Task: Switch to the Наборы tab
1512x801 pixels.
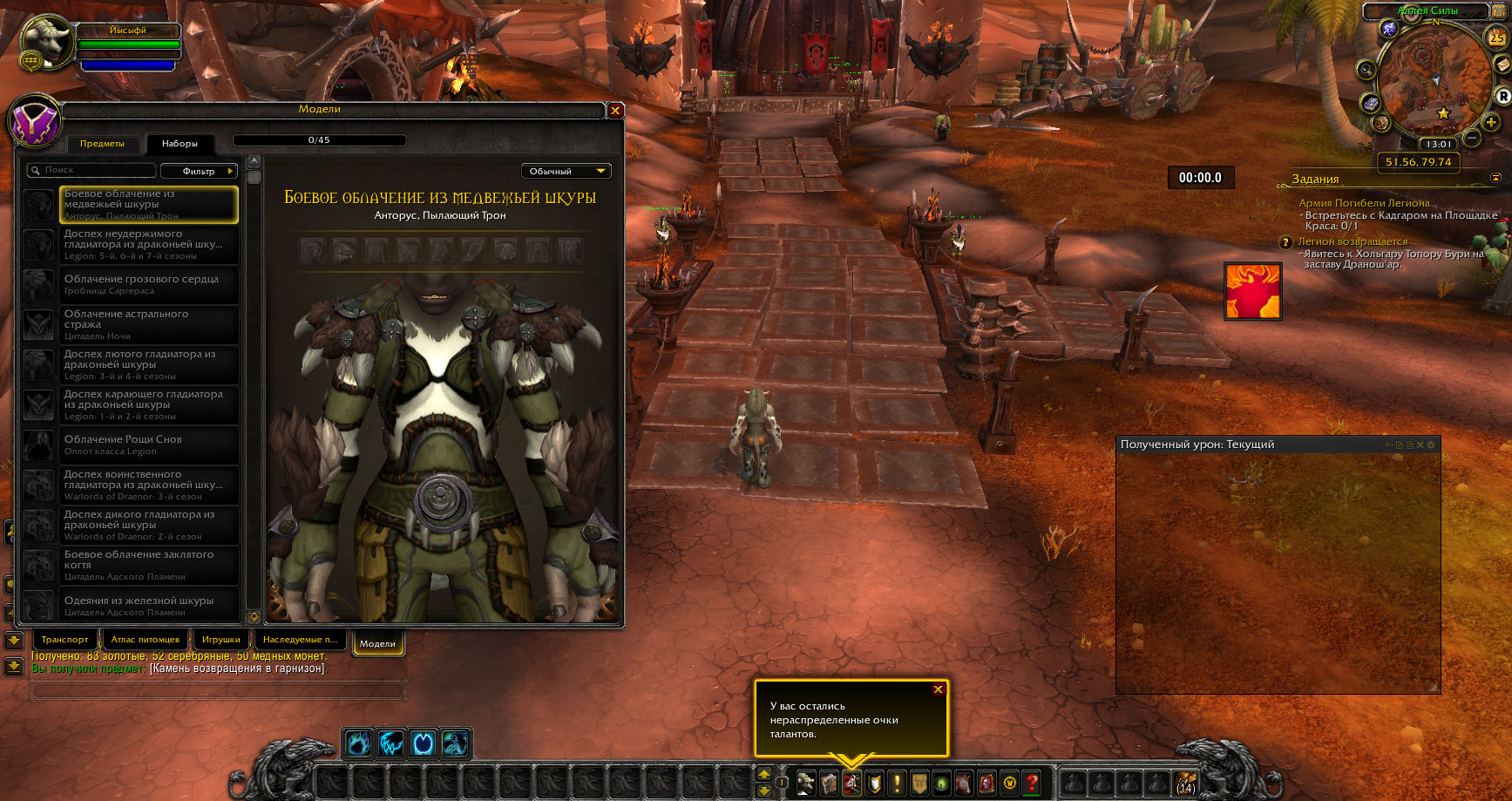Action: pyautogui.click(x=180, y=144)
